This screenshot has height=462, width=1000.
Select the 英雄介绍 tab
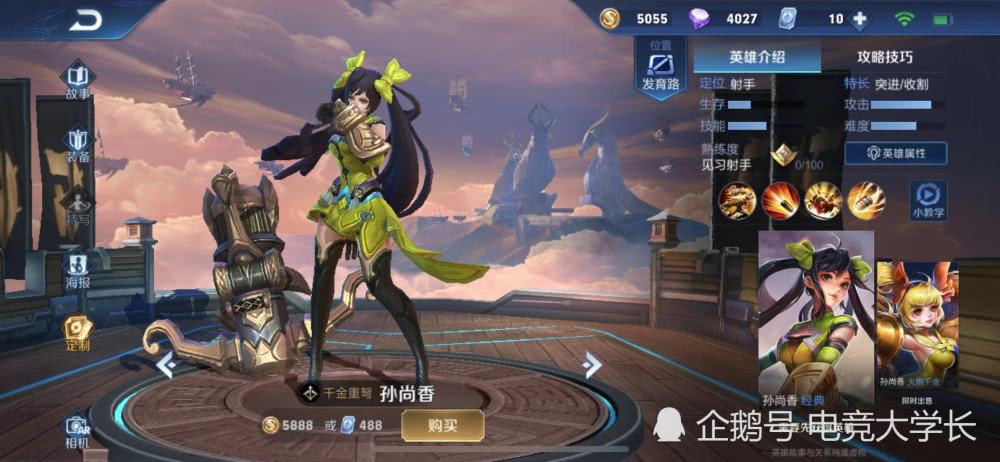click(x=757, y=57)
